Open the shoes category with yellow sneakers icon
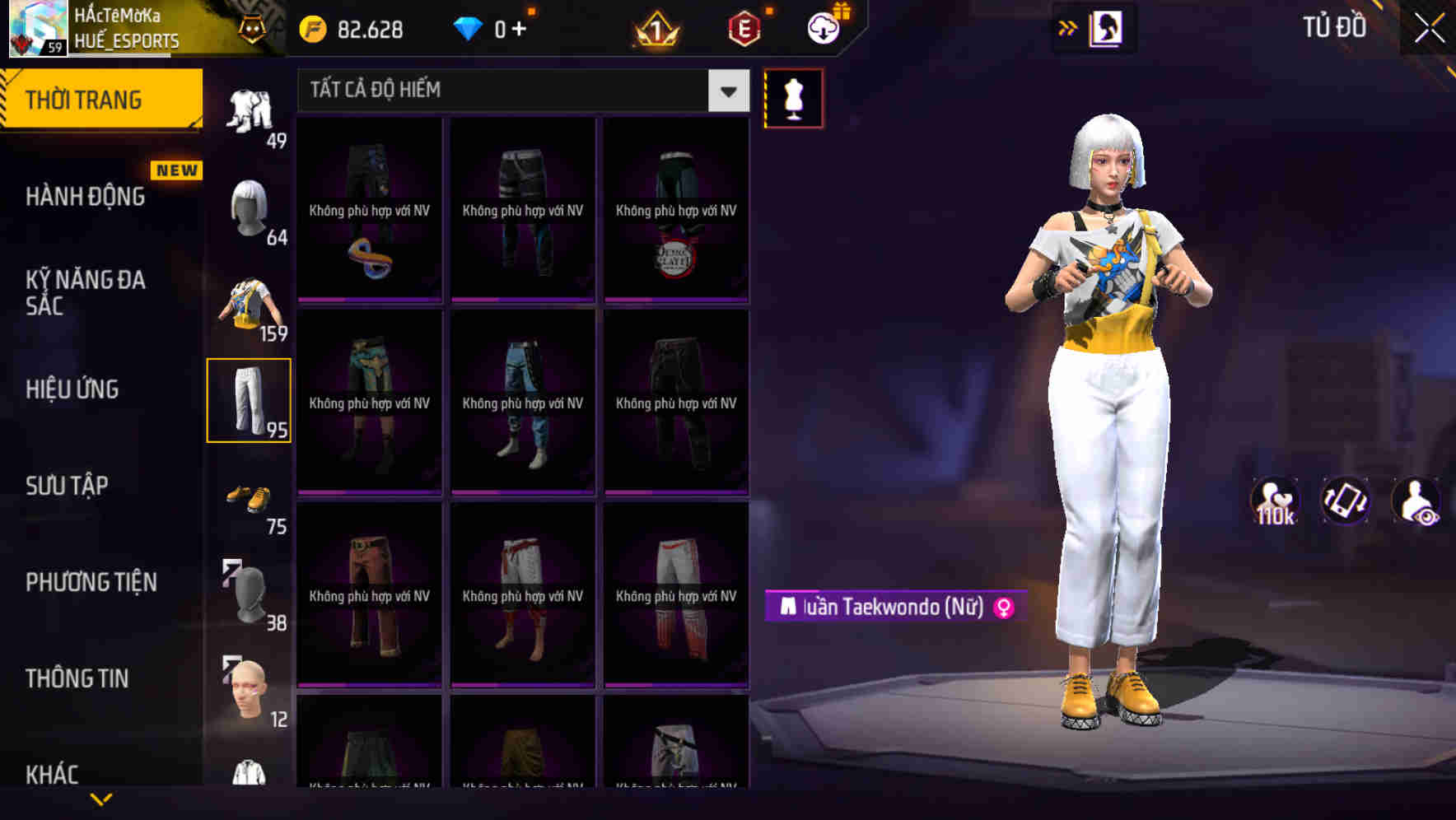1456x820 pixels. click(x=250, y=498)
